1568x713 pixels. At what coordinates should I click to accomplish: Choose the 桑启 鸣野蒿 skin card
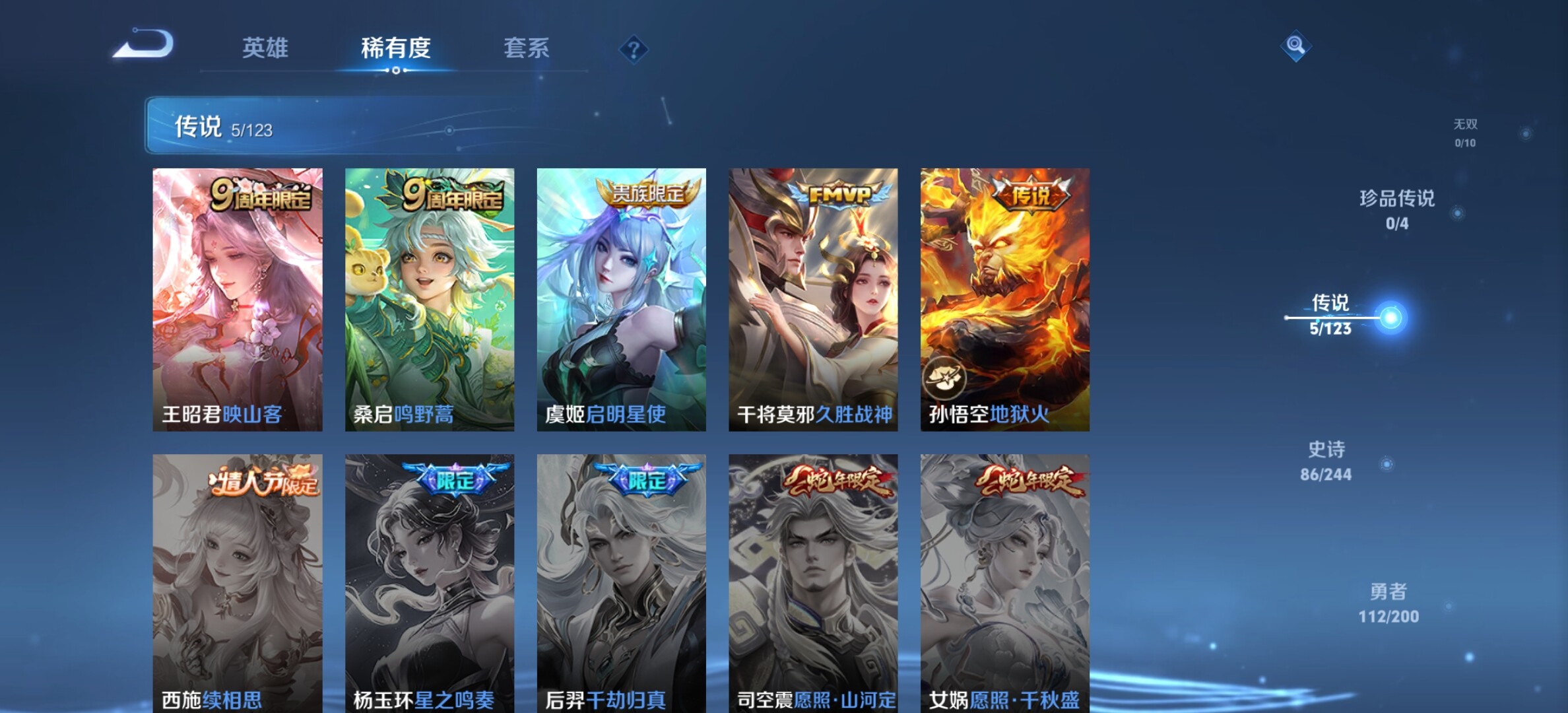430,299
